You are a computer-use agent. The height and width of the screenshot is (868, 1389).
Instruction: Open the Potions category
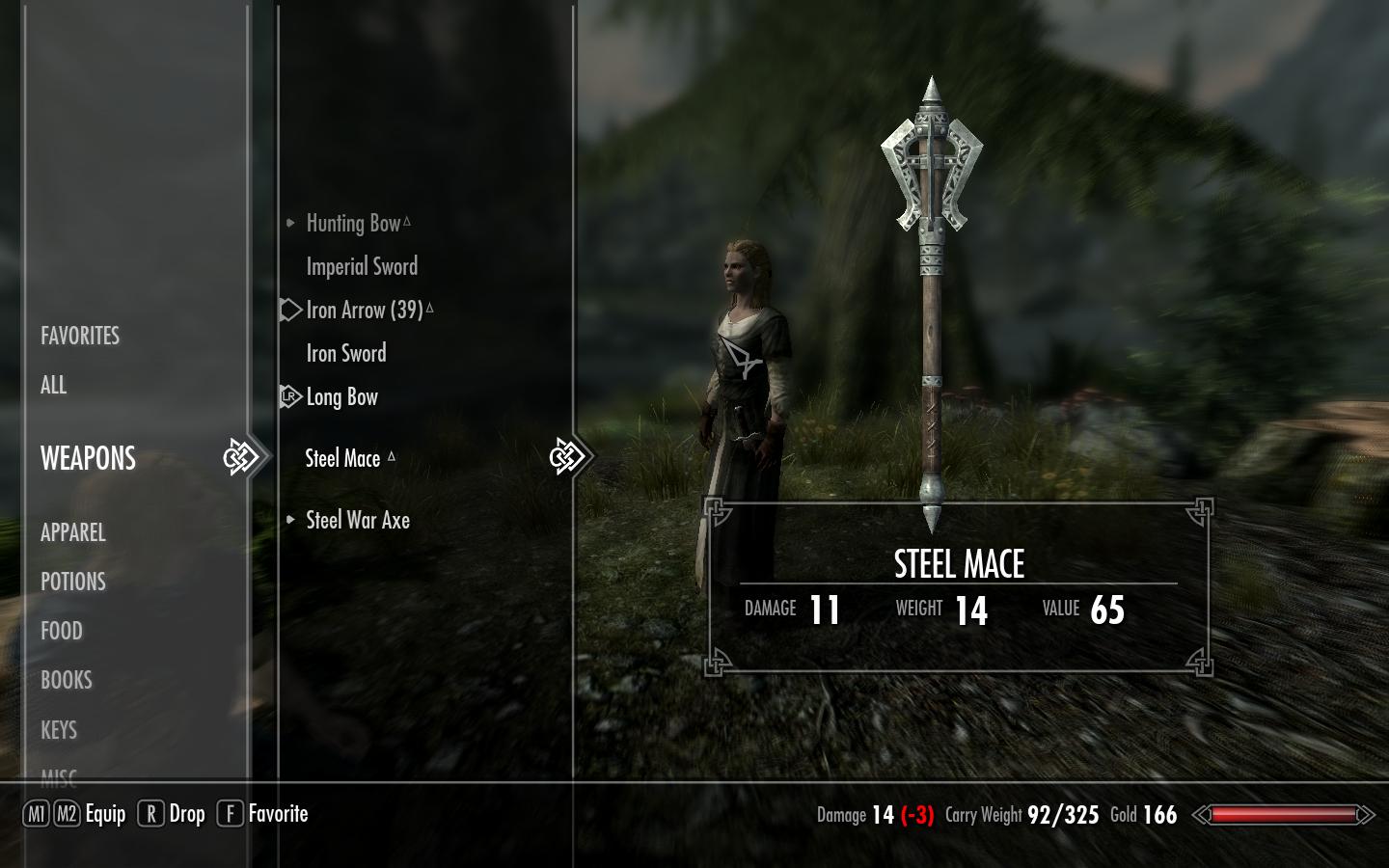click(73, 582)
